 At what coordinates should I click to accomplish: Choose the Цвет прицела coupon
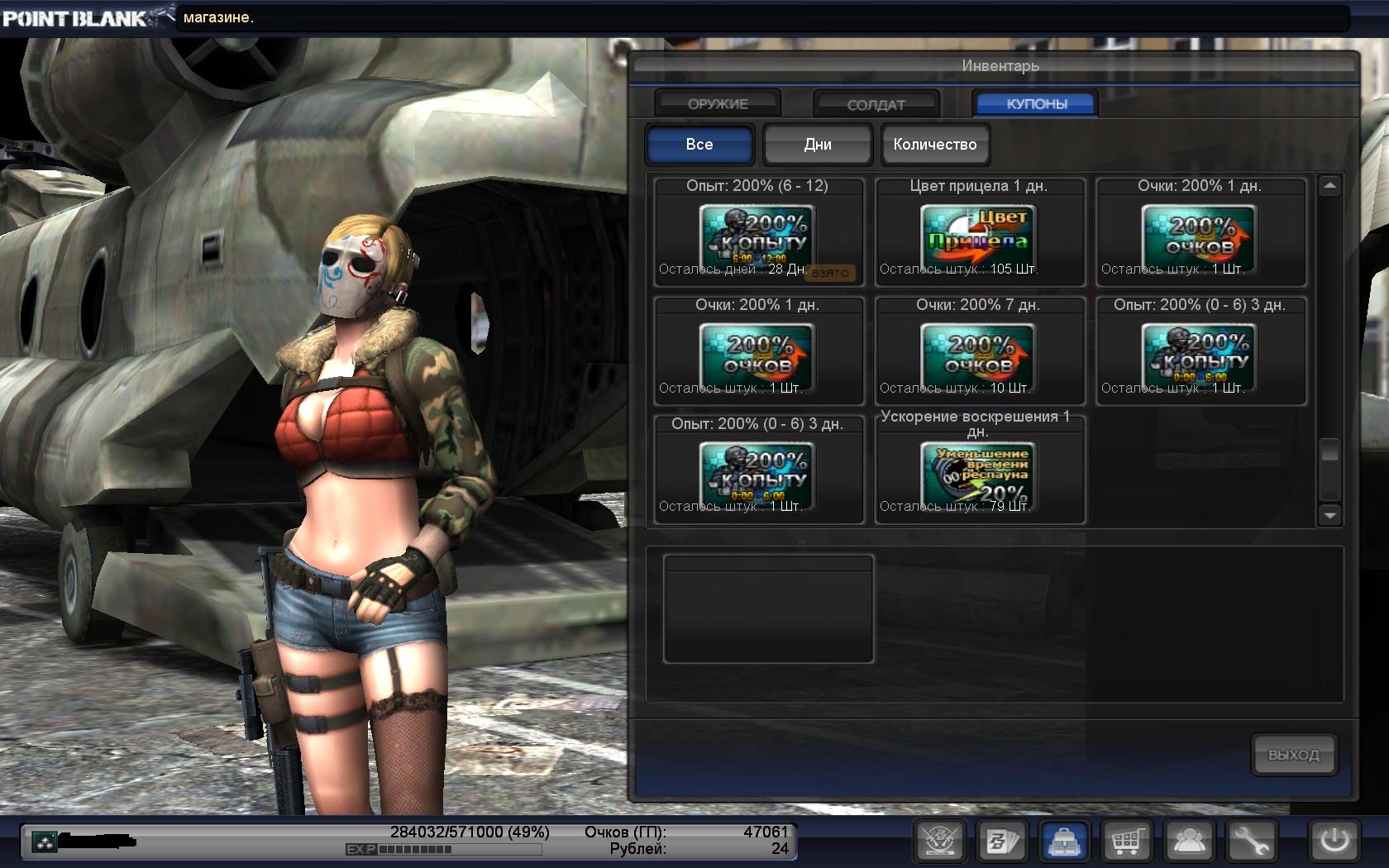pos(979,234)
